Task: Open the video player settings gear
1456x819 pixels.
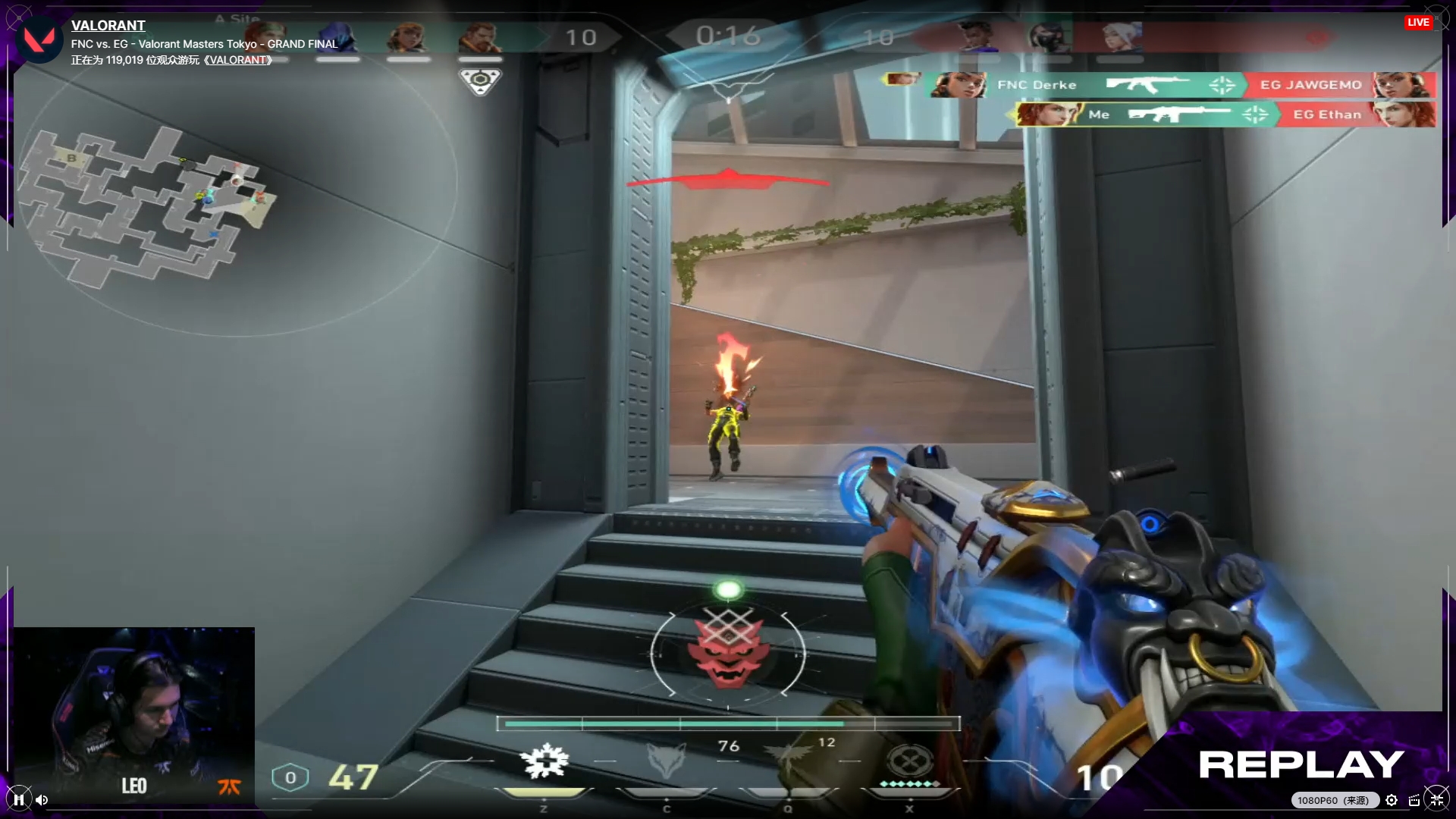Action: coord(1392,800)
